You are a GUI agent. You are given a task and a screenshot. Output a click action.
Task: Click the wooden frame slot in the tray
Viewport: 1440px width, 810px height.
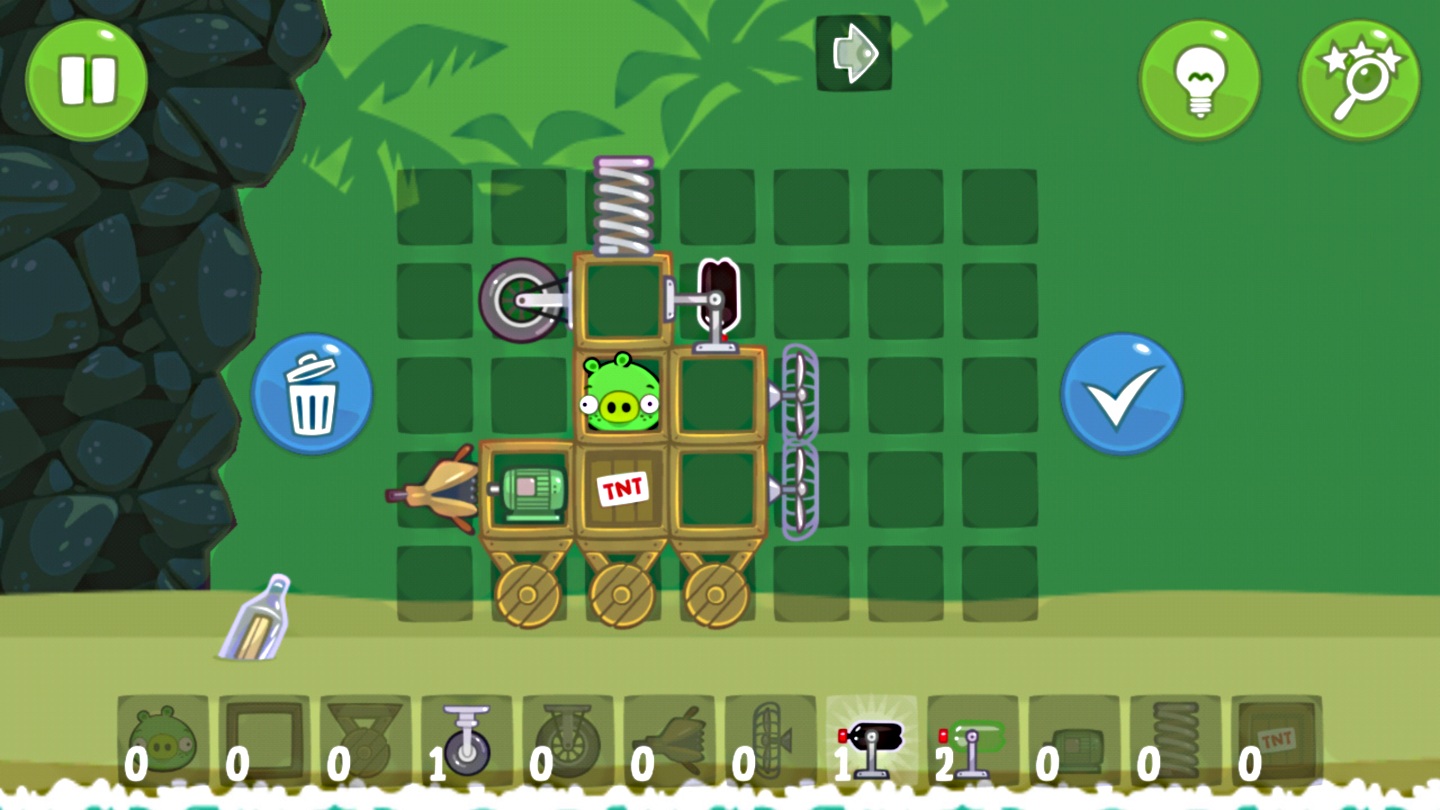(x=264, y=741)
